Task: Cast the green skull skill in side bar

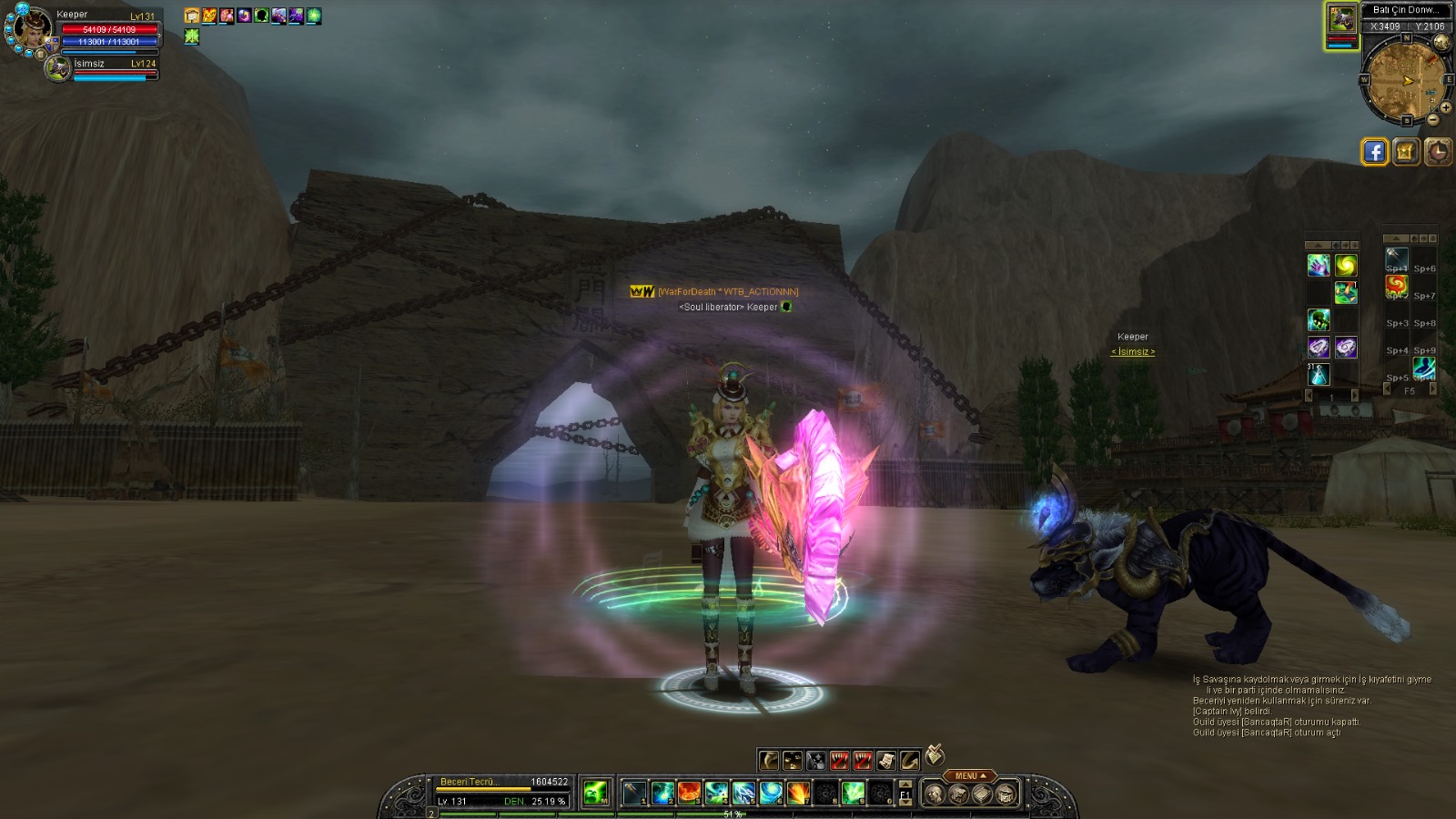Action: point(1319,319)
